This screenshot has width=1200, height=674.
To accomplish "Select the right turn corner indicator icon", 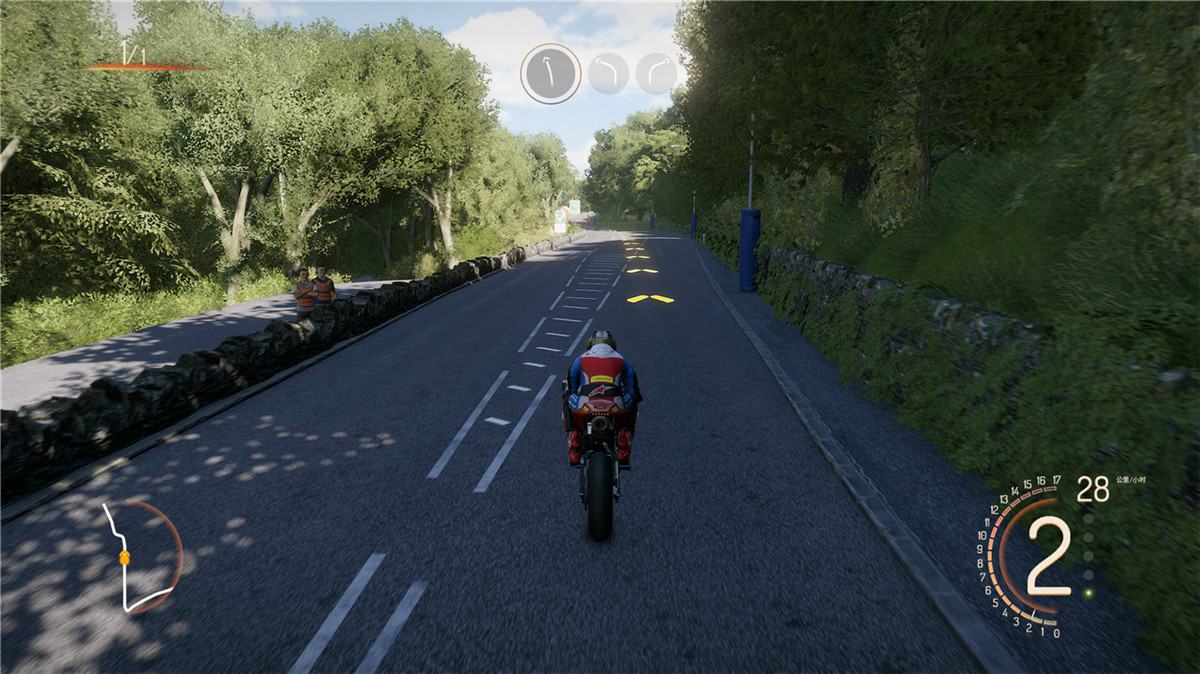I will click(x=656, y=73).
